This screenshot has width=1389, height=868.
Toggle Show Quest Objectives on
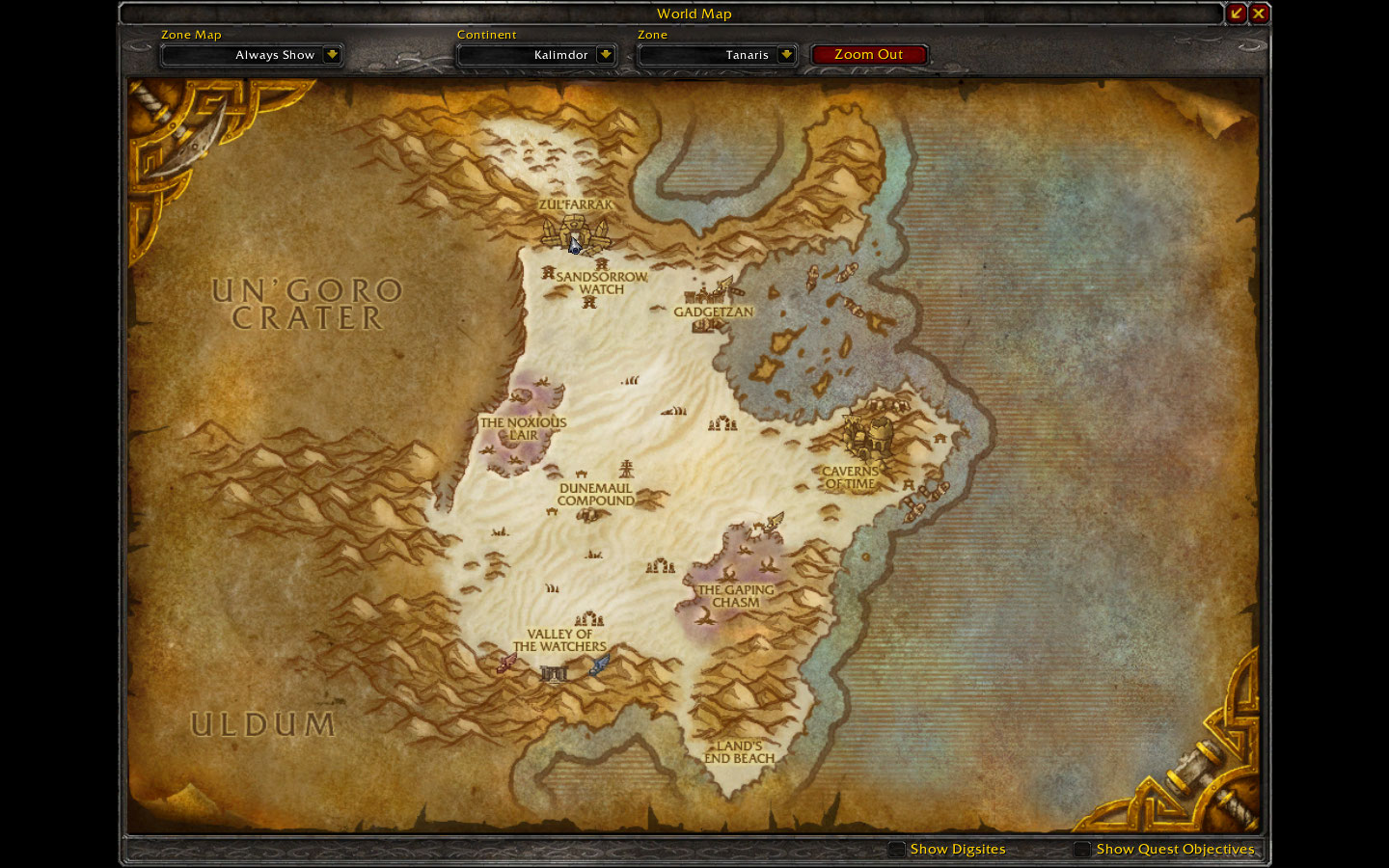[1081, 850]
